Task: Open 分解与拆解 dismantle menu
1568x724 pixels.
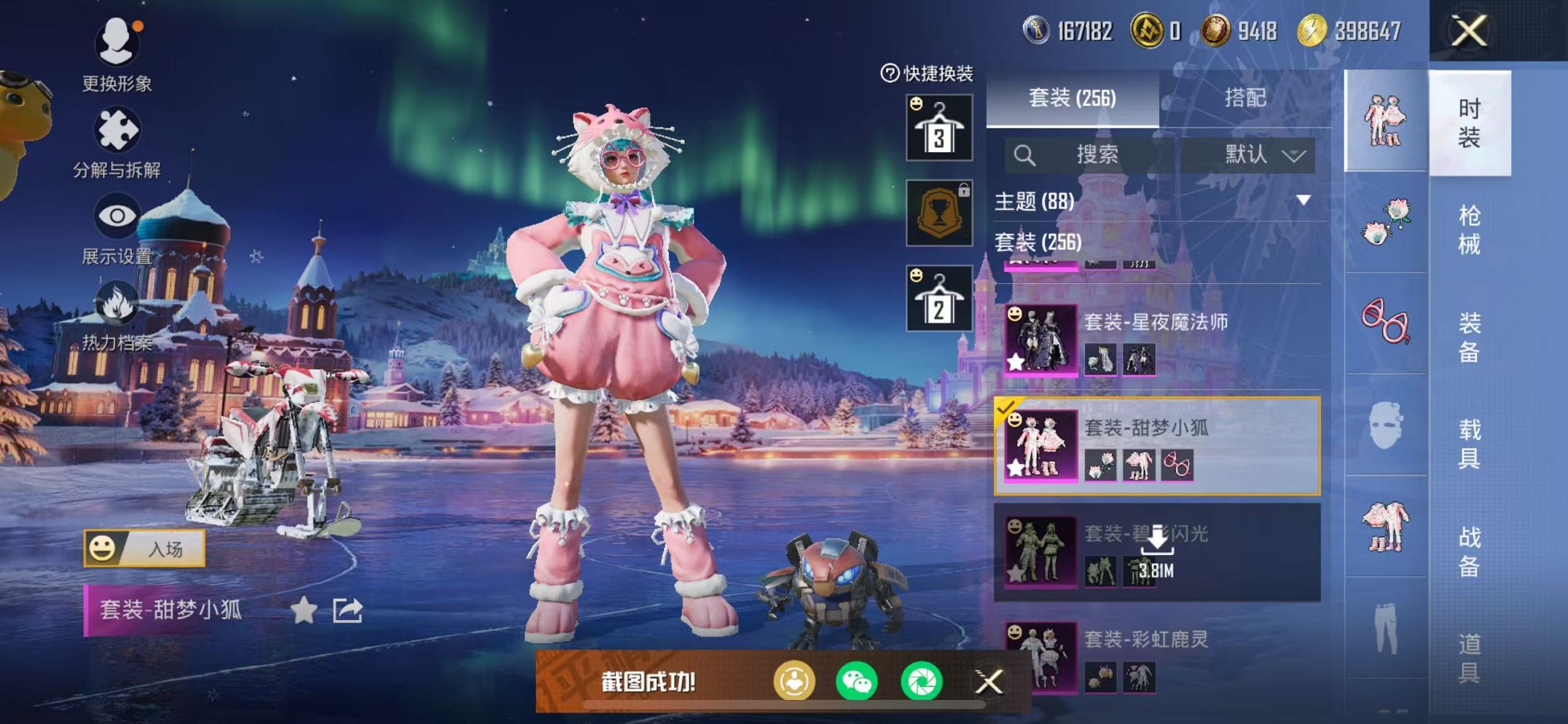Action: [117, 142]
